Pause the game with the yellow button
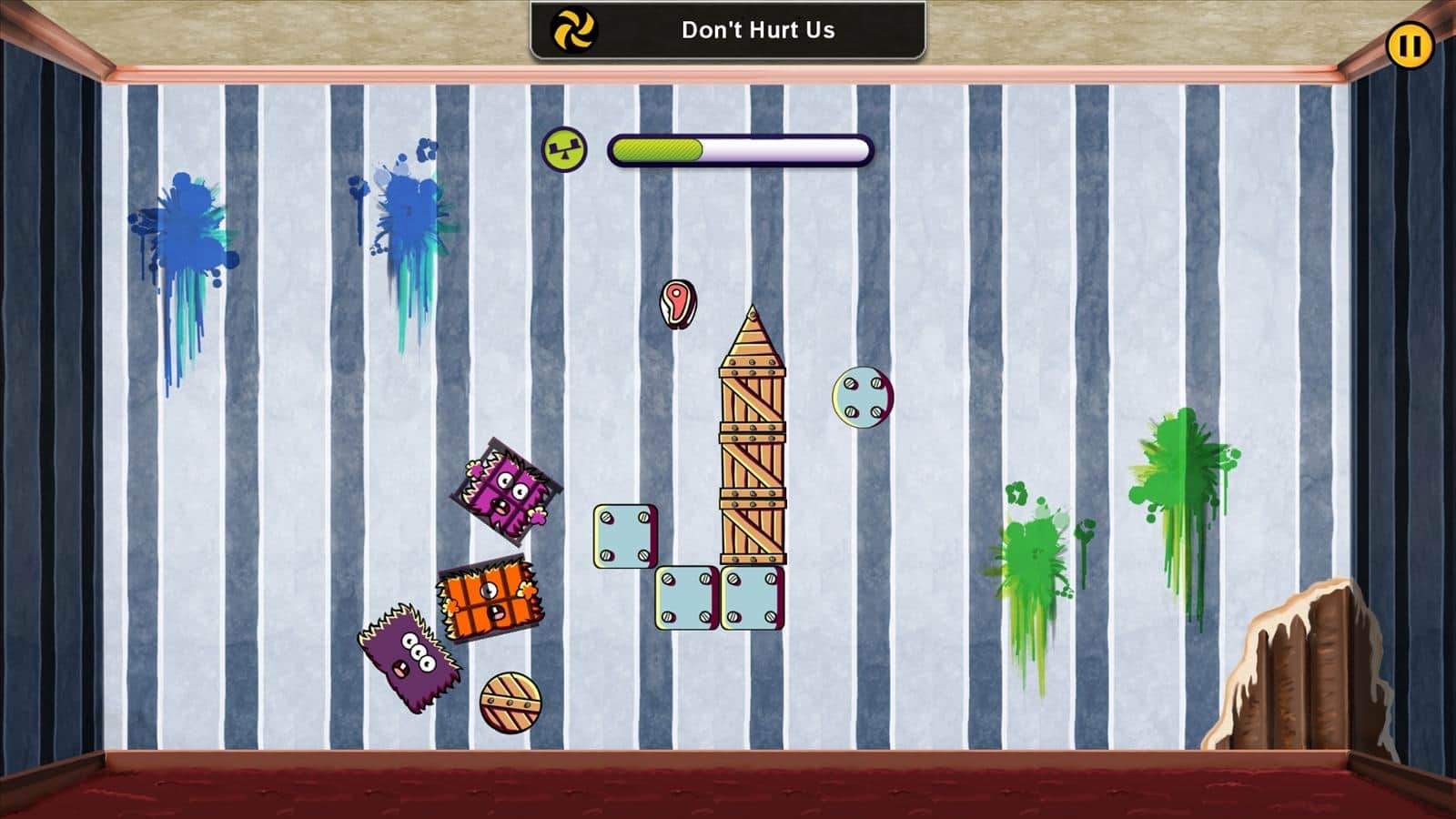 pos(1410,45)
